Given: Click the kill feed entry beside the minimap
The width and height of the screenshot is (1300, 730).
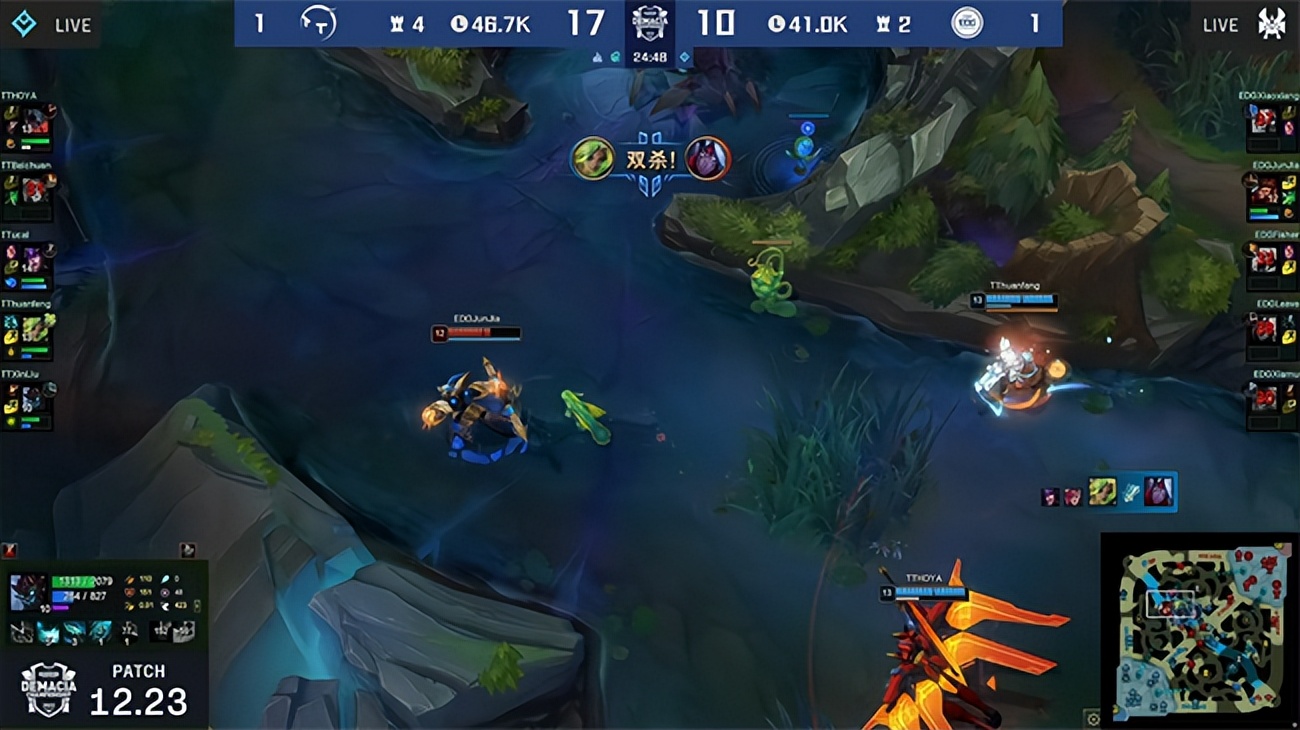Looking at the screenshot, I should [1108, 492].
